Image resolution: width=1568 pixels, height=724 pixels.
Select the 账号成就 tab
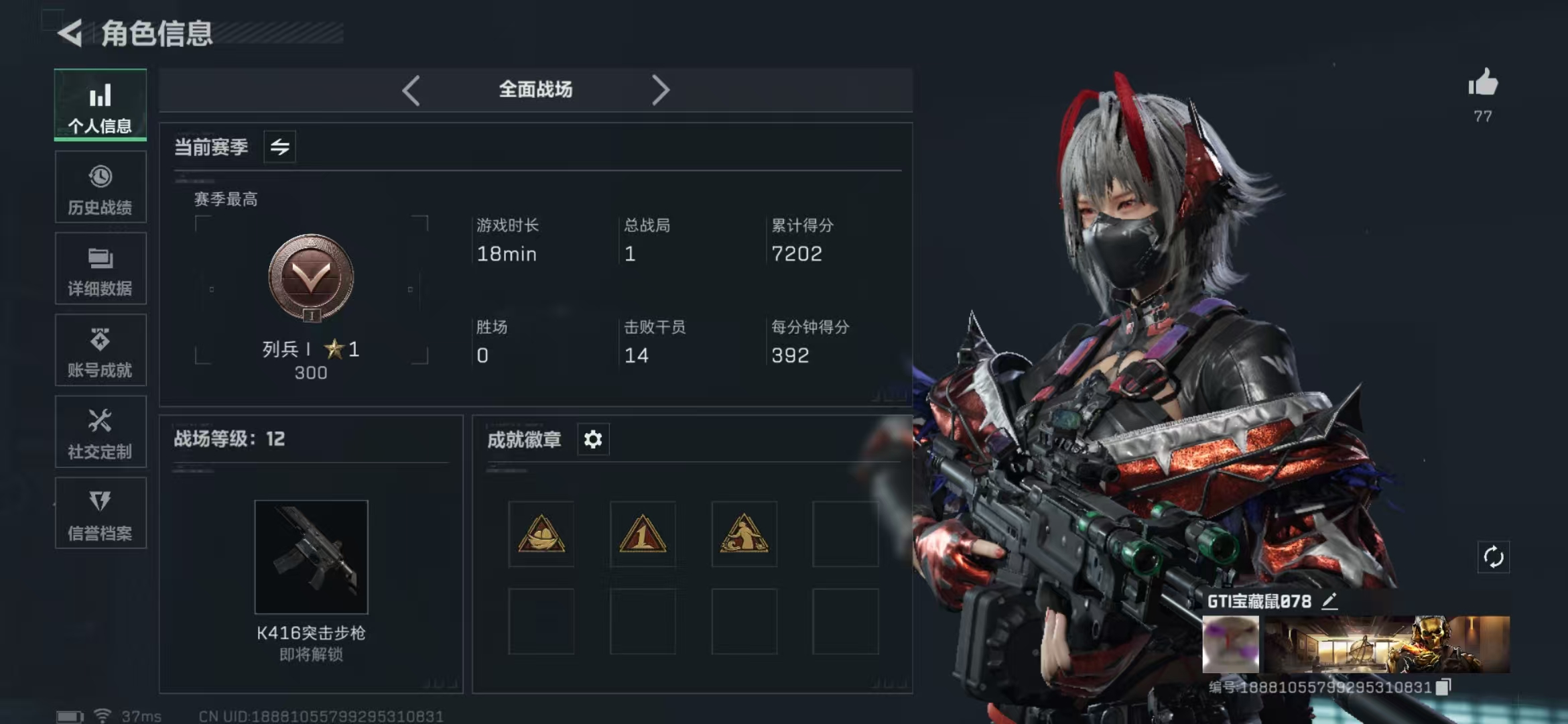[101, 351]
